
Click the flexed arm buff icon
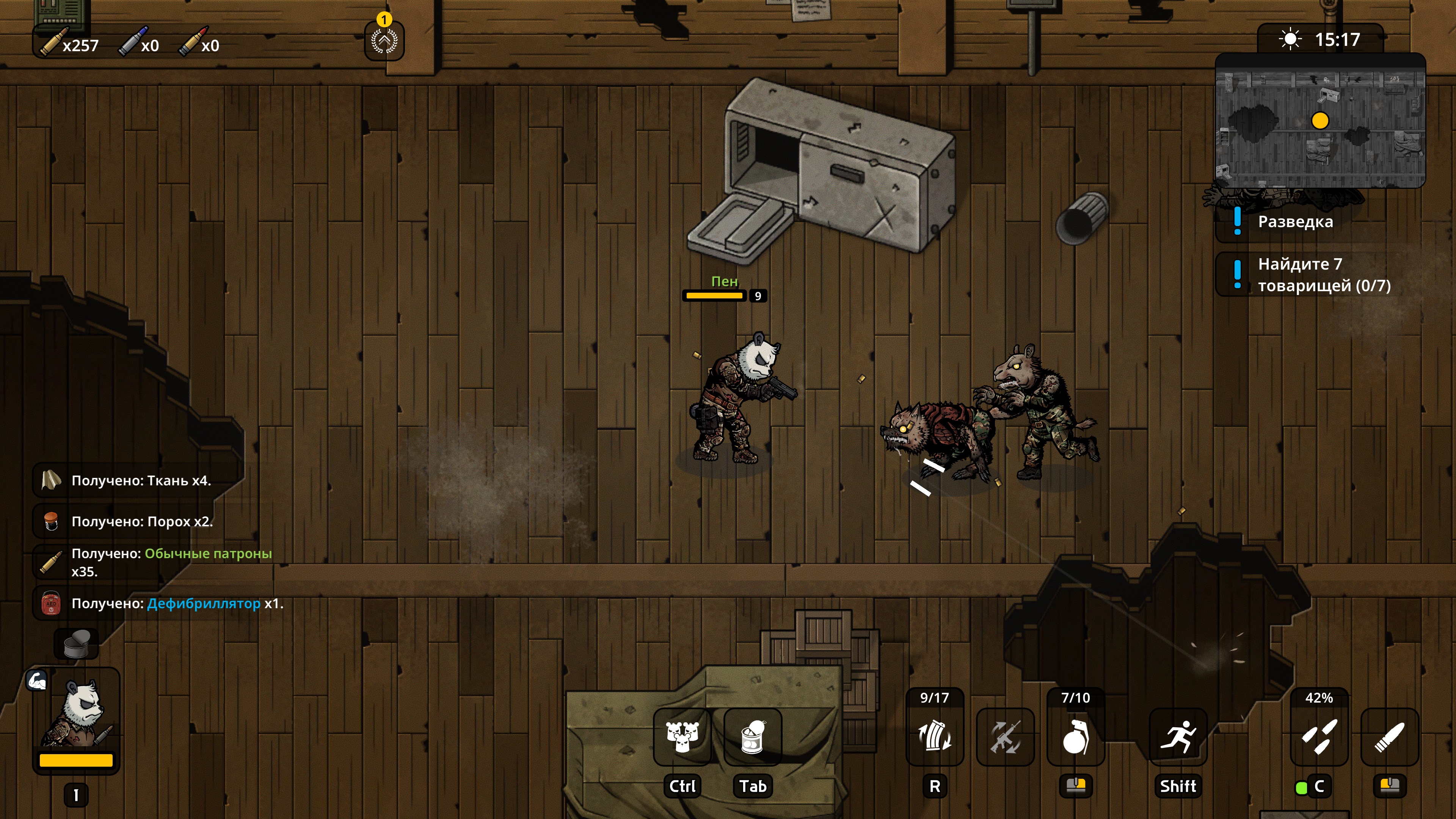37,681
